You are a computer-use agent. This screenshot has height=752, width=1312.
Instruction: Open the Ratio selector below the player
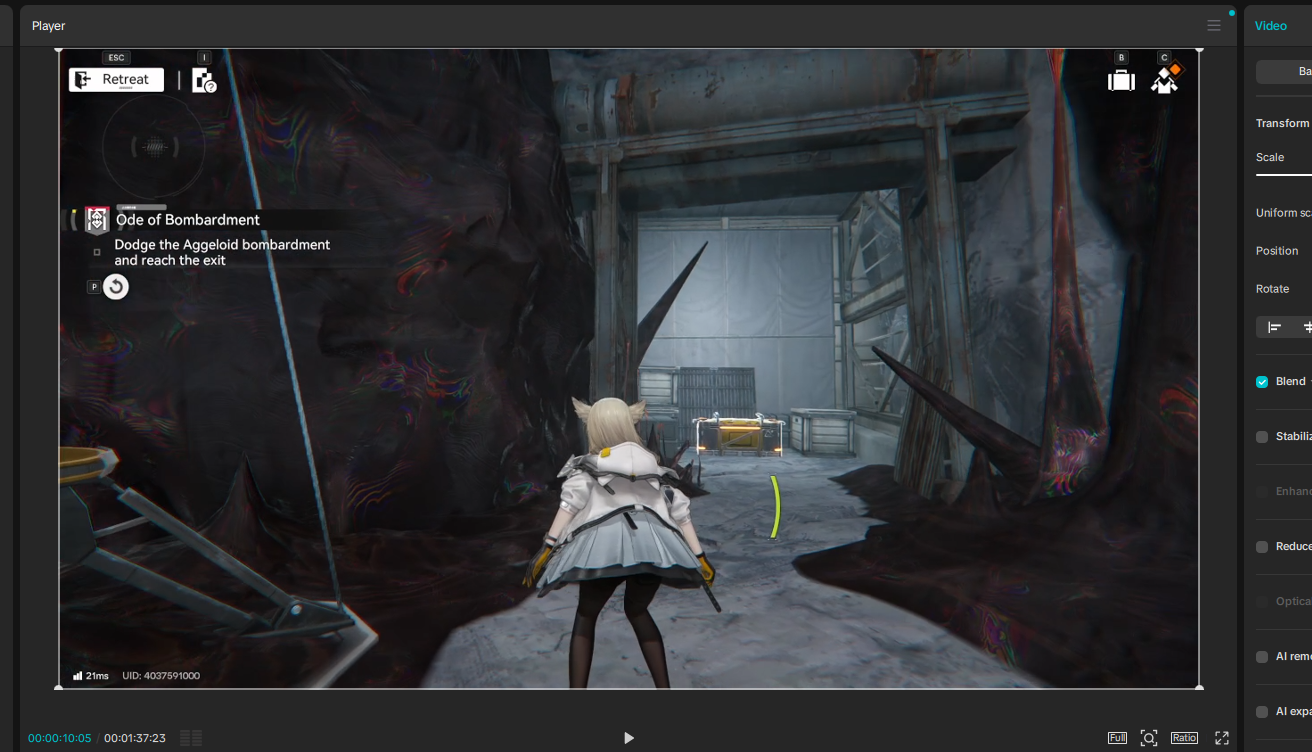point(1184,738)
